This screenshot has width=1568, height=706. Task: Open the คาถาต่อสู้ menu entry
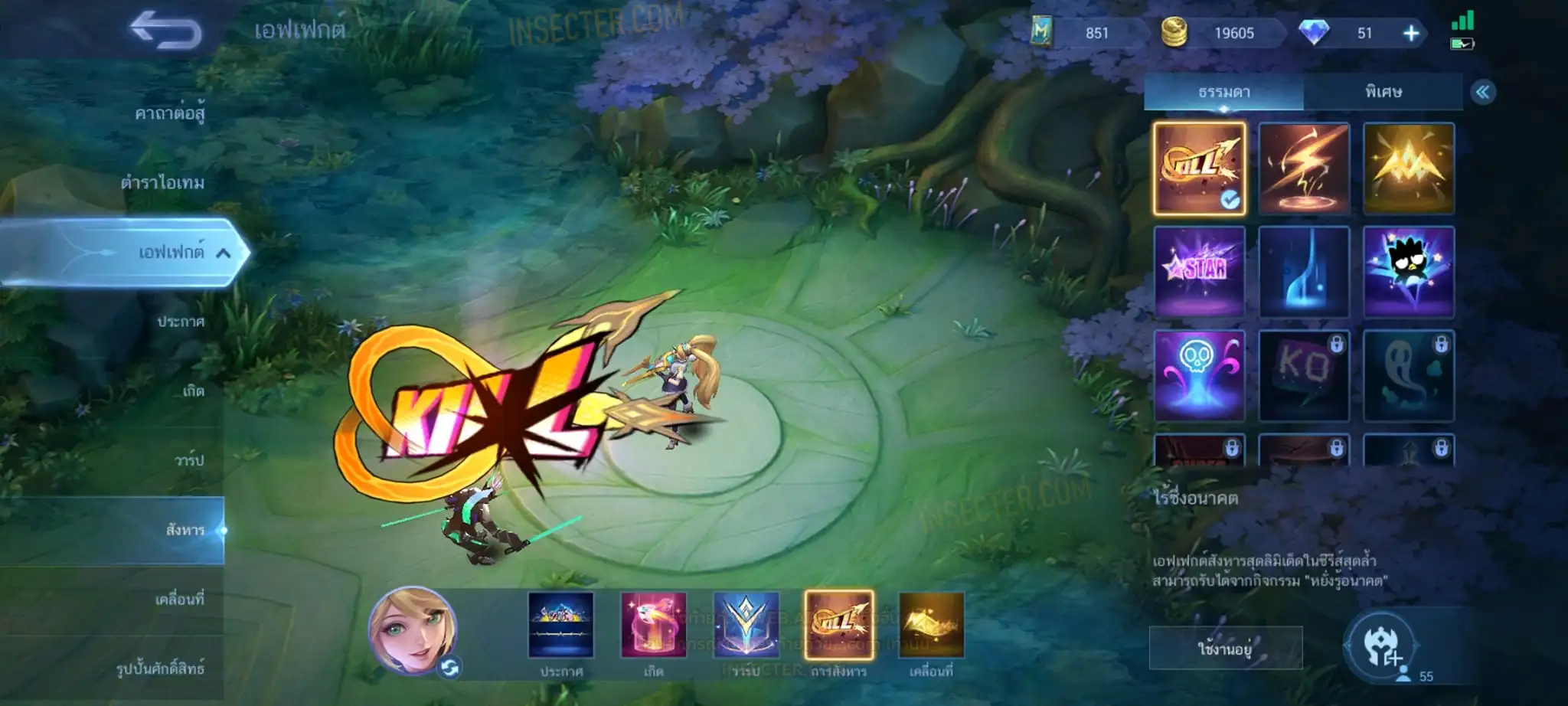(x=169, y=114)
